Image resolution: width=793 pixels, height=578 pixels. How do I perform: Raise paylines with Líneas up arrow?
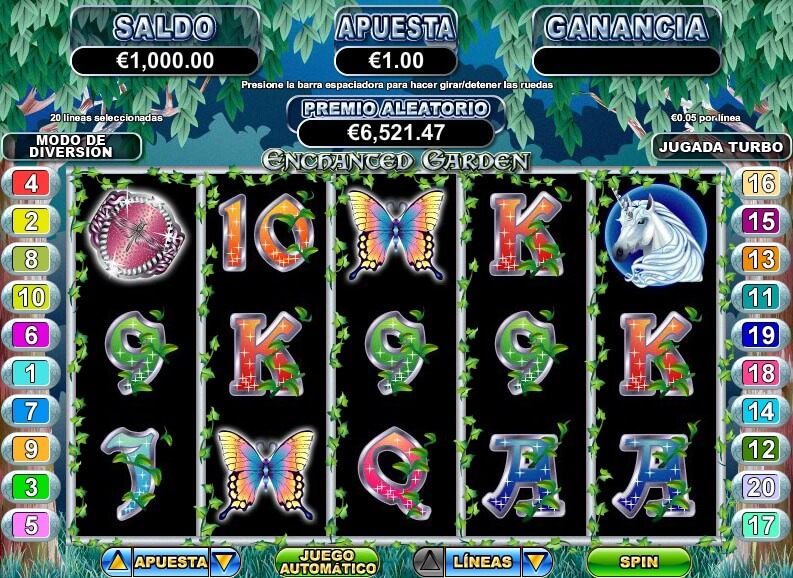click(428, 562)
